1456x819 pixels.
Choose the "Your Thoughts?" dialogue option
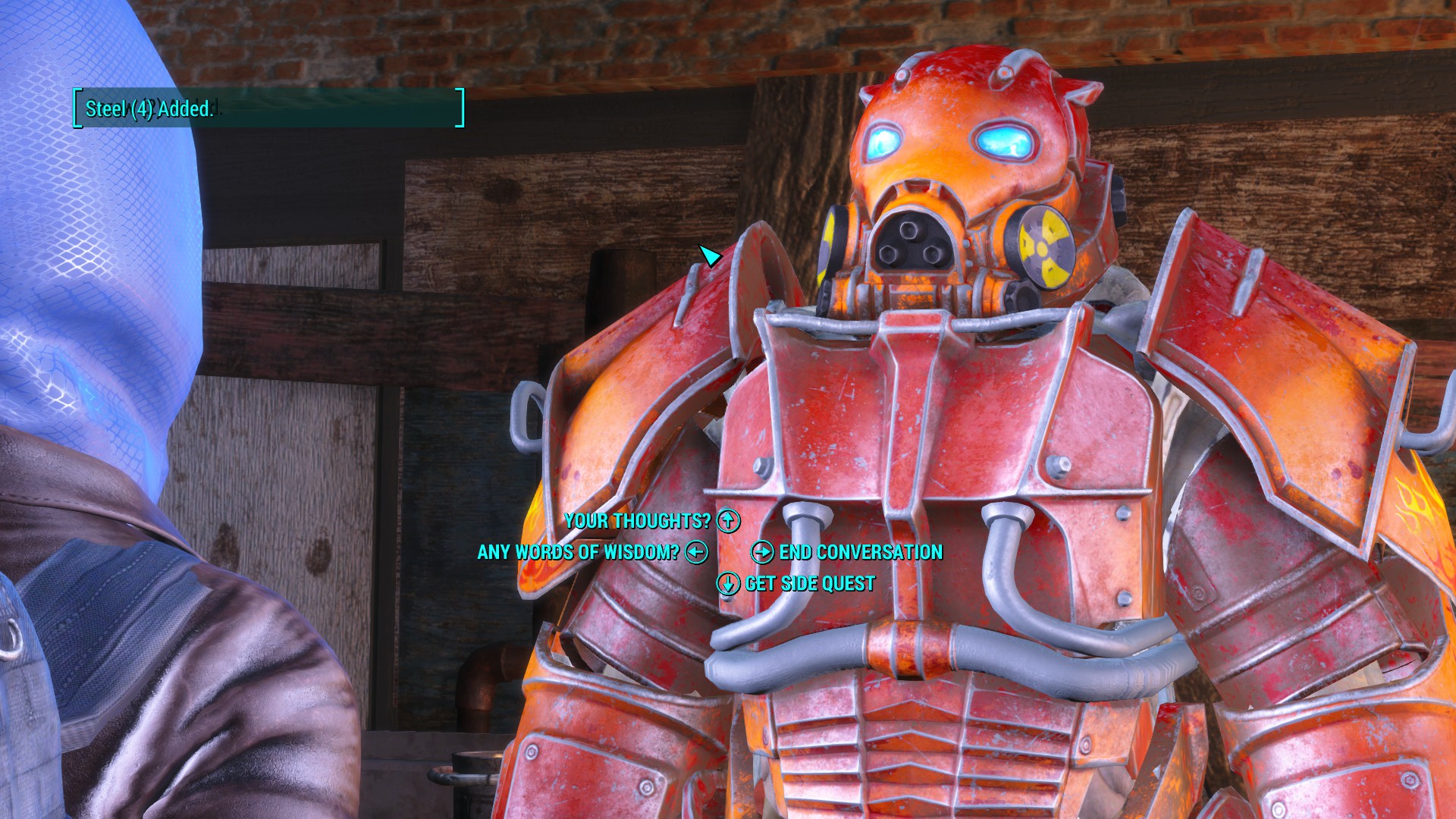(x=638, y=521)
